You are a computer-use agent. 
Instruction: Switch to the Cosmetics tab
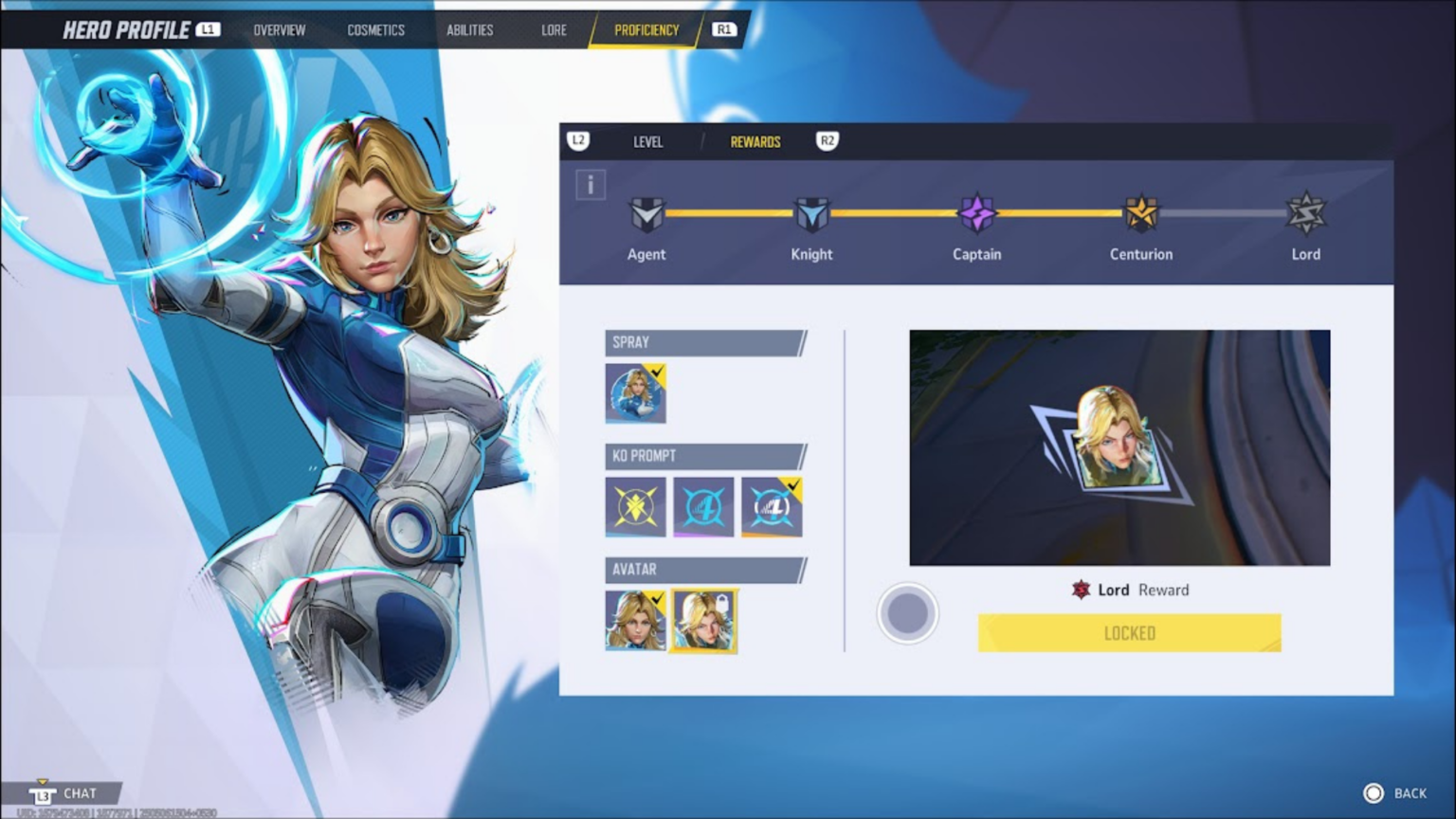[x=375, y=30]
